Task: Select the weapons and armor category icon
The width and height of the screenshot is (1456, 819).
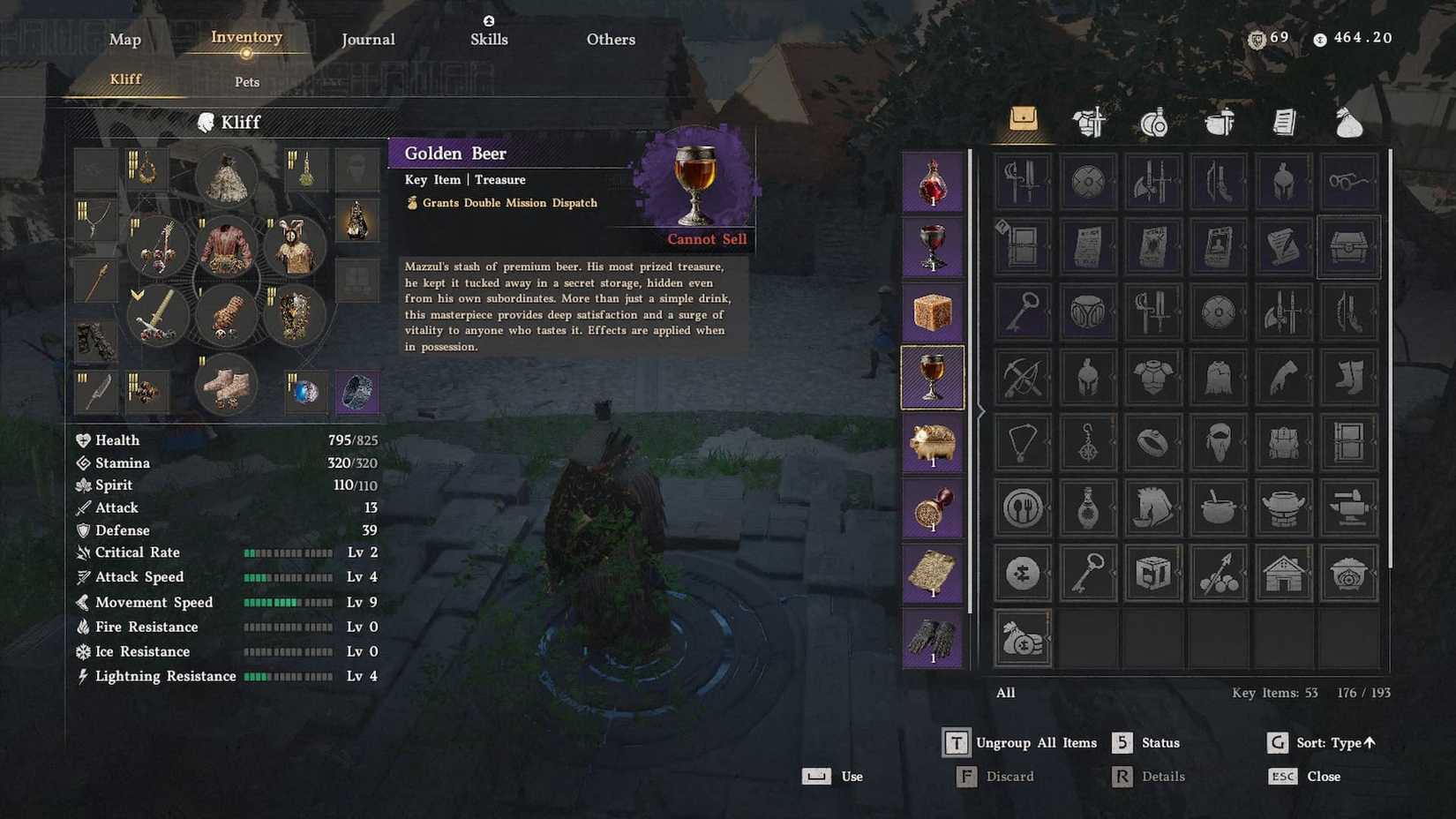Action: coord(1087,121)
